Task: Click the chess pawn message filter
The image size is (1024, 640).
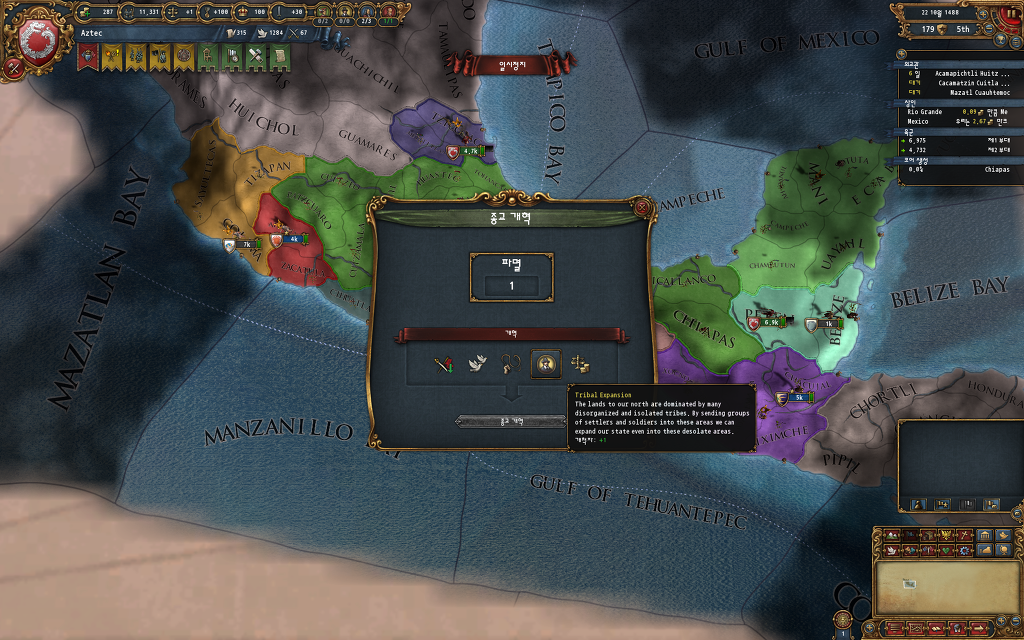Action: click(916, 504)
